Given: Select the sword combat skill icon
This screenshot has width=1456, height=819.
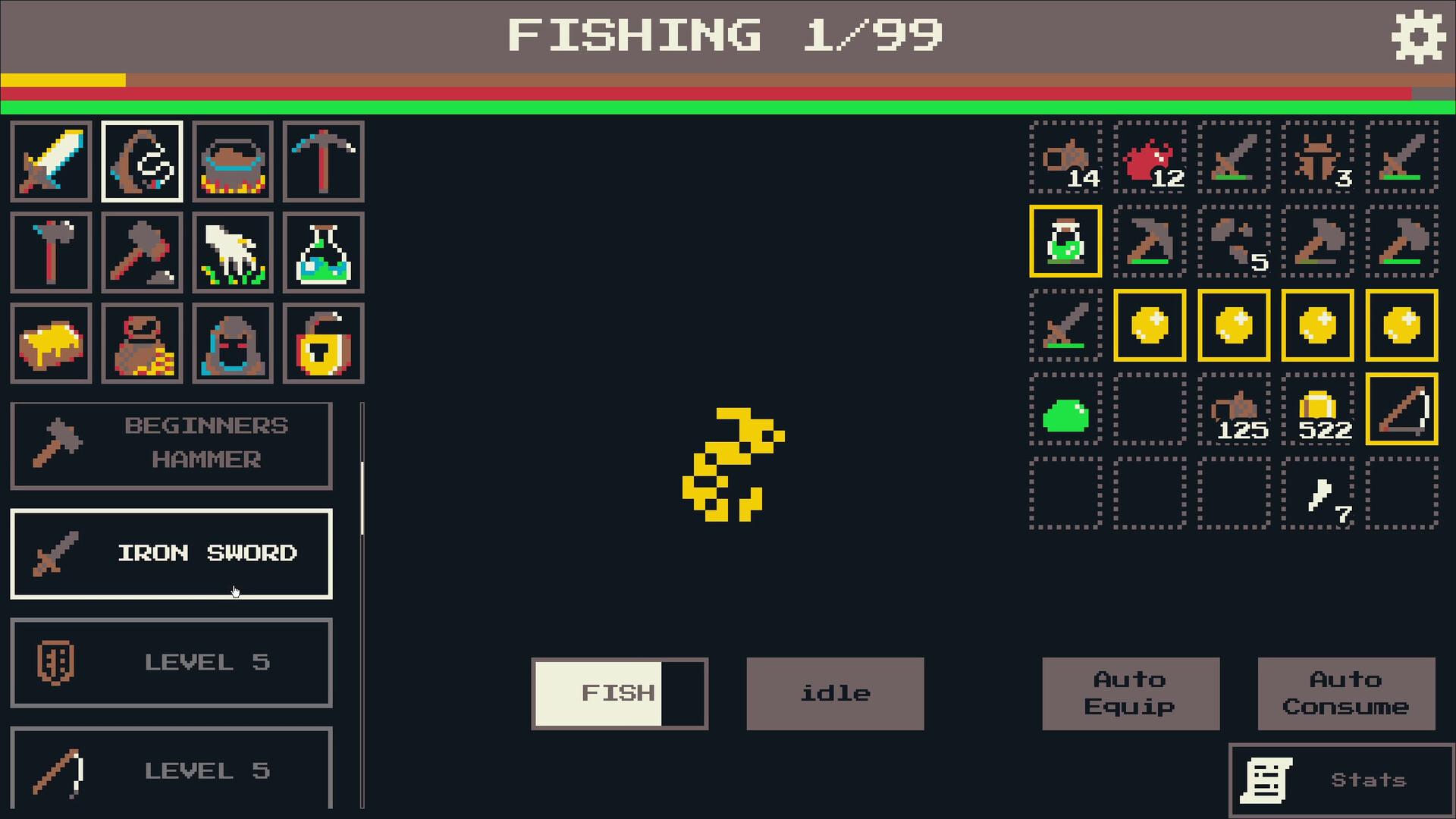Looking at the screenshot, I should coord(50,162).
